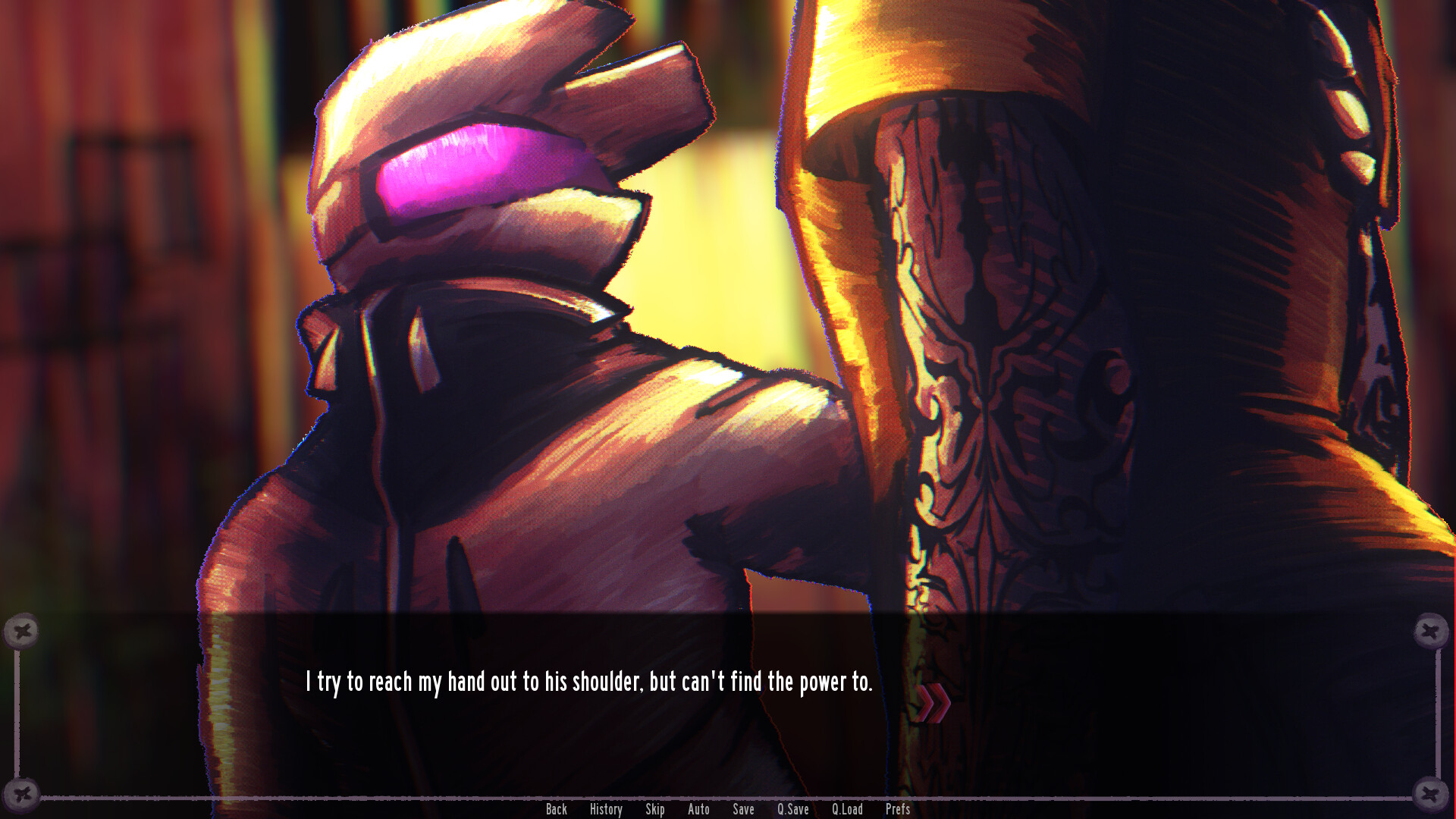Screen dimensions: 1456x819
Task: Click the top-right screw ornament
Action: click(1432, 630)
